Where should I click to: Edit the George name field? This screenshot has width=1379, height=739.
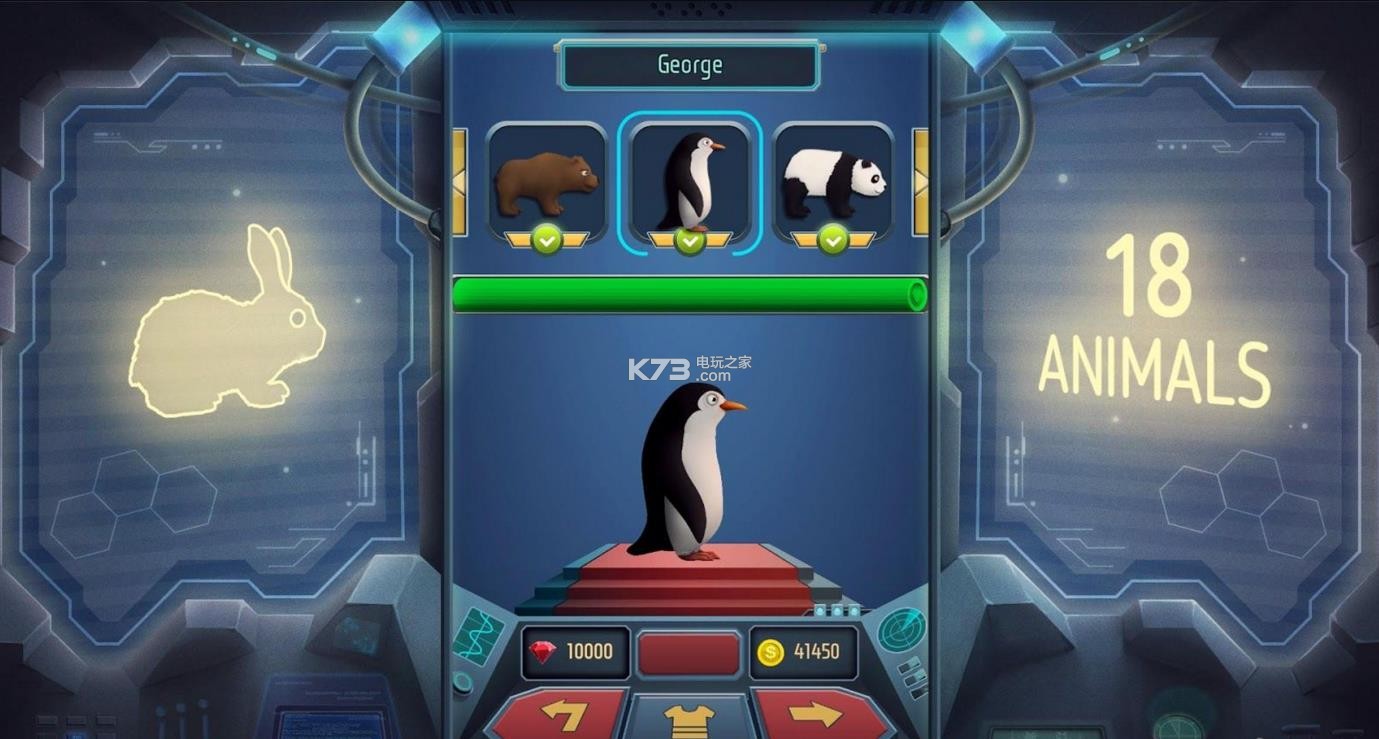689,66
